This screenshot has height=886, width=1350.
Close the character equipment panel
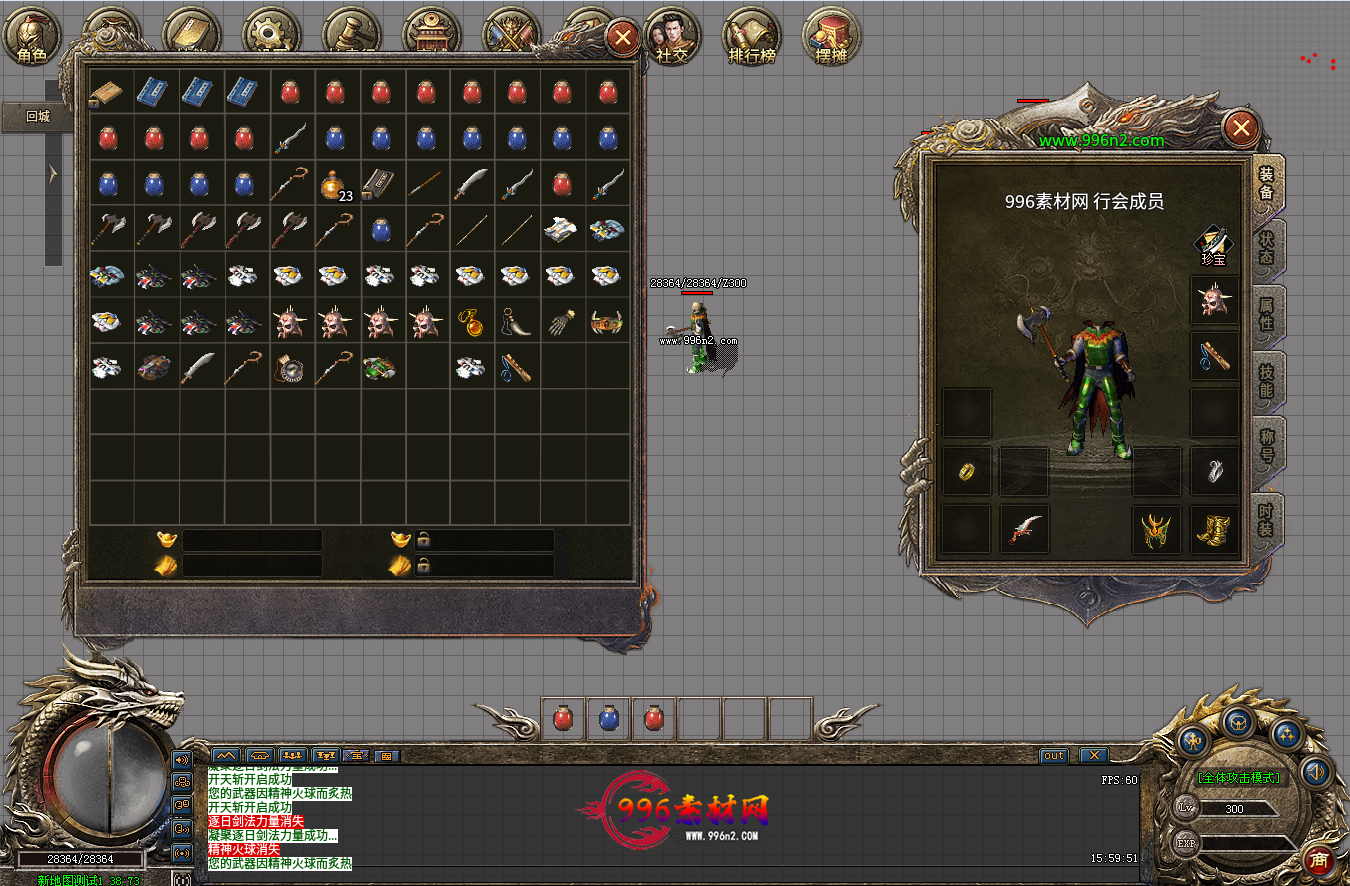(x=1241, y=128)
